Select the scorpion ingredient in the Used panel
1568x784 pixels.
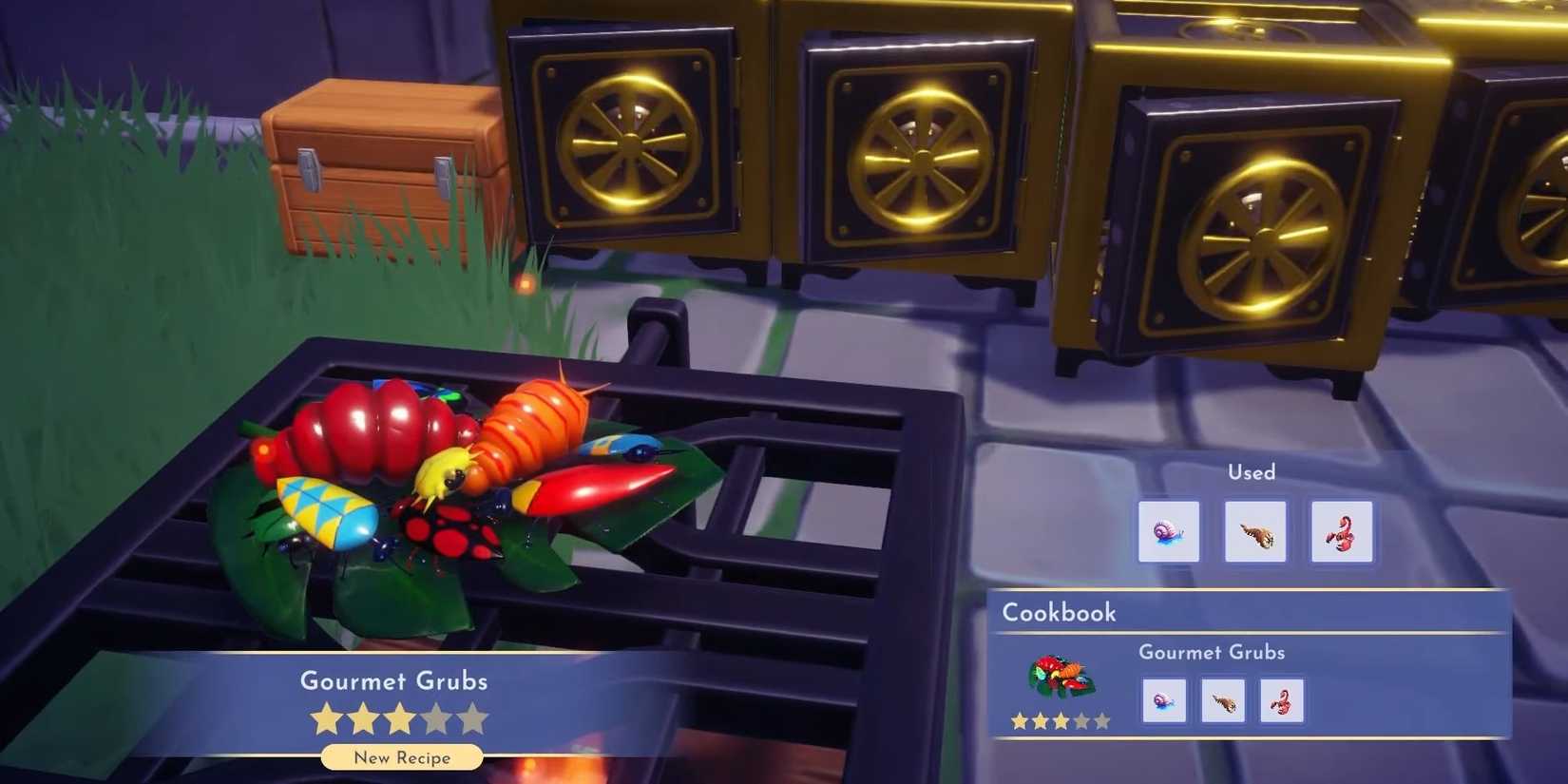pos(1342,531)
